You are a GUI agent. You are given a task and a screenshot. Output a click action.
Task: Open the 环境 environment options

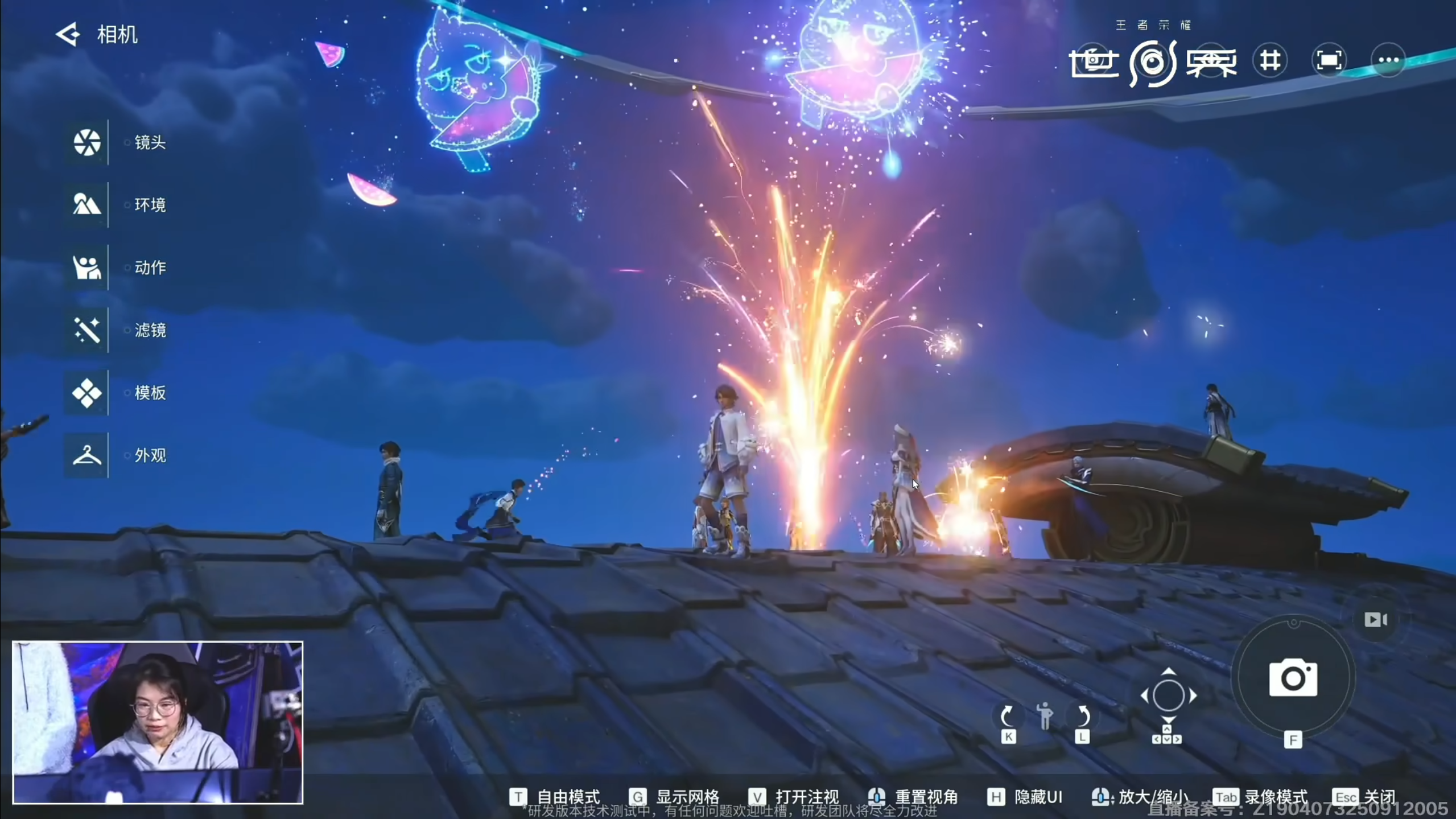coord(87,205)
